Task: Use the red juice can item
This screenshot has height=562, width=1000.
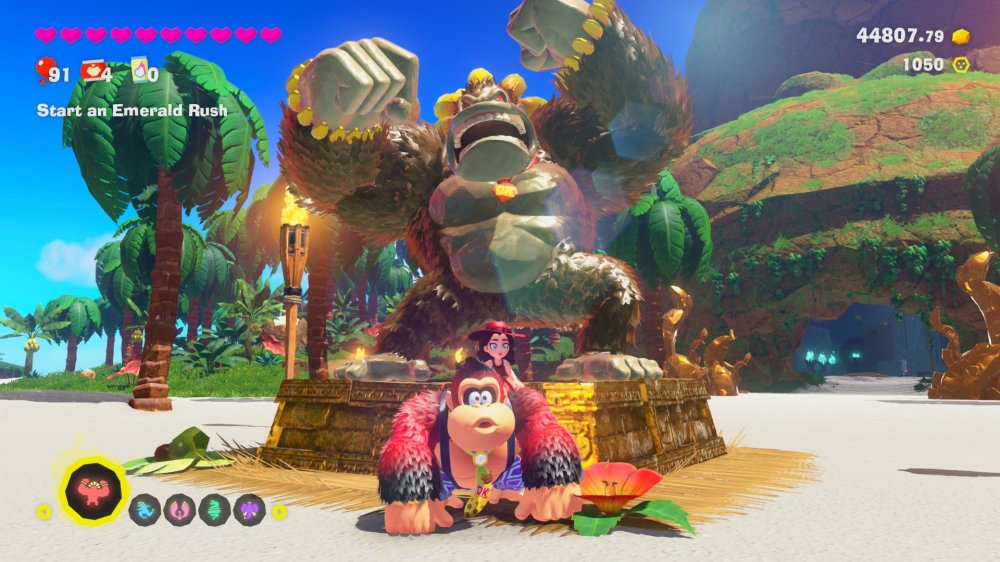Action: tap(93, 70)
